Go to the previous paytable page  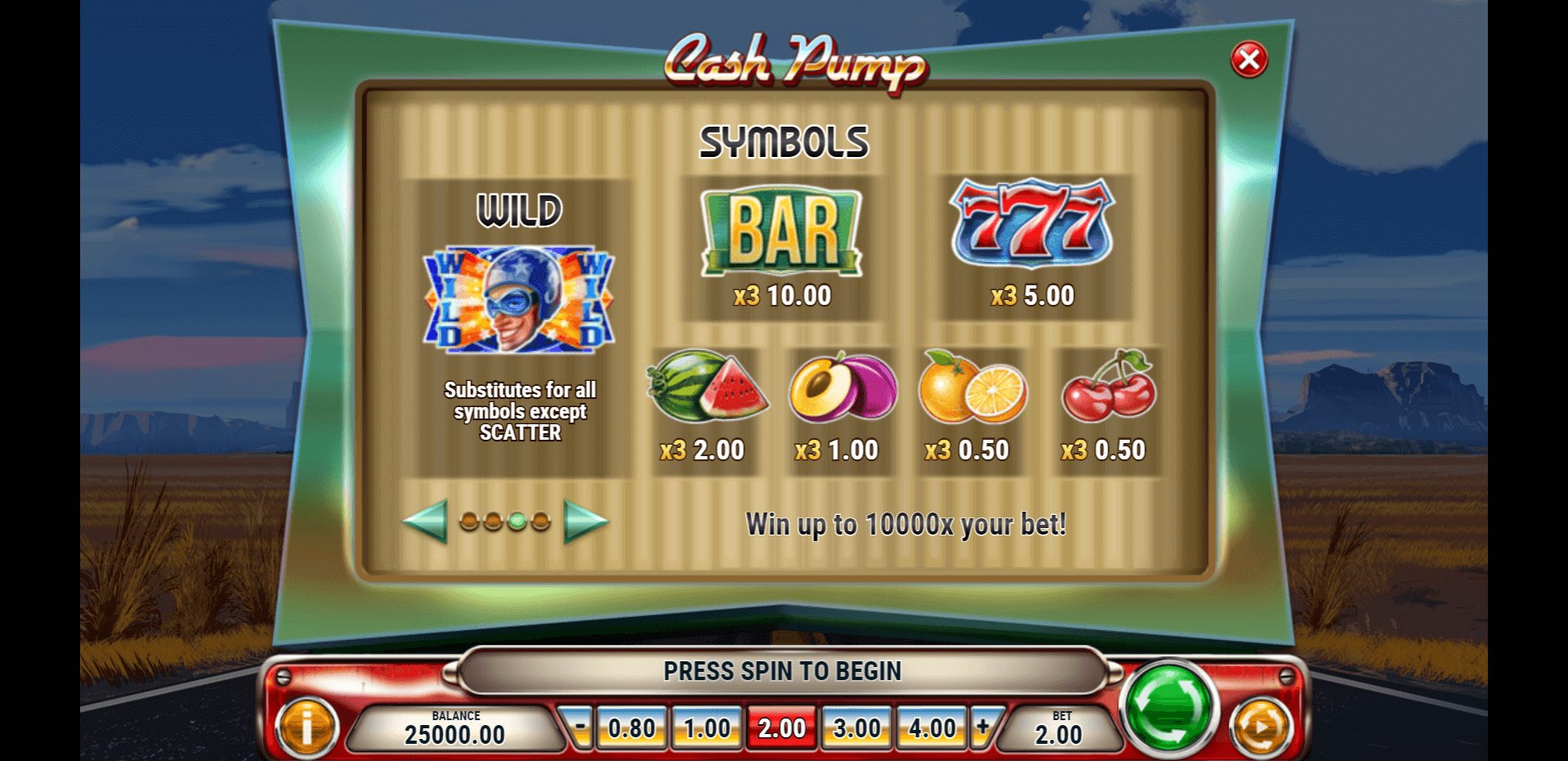(425, 521)
